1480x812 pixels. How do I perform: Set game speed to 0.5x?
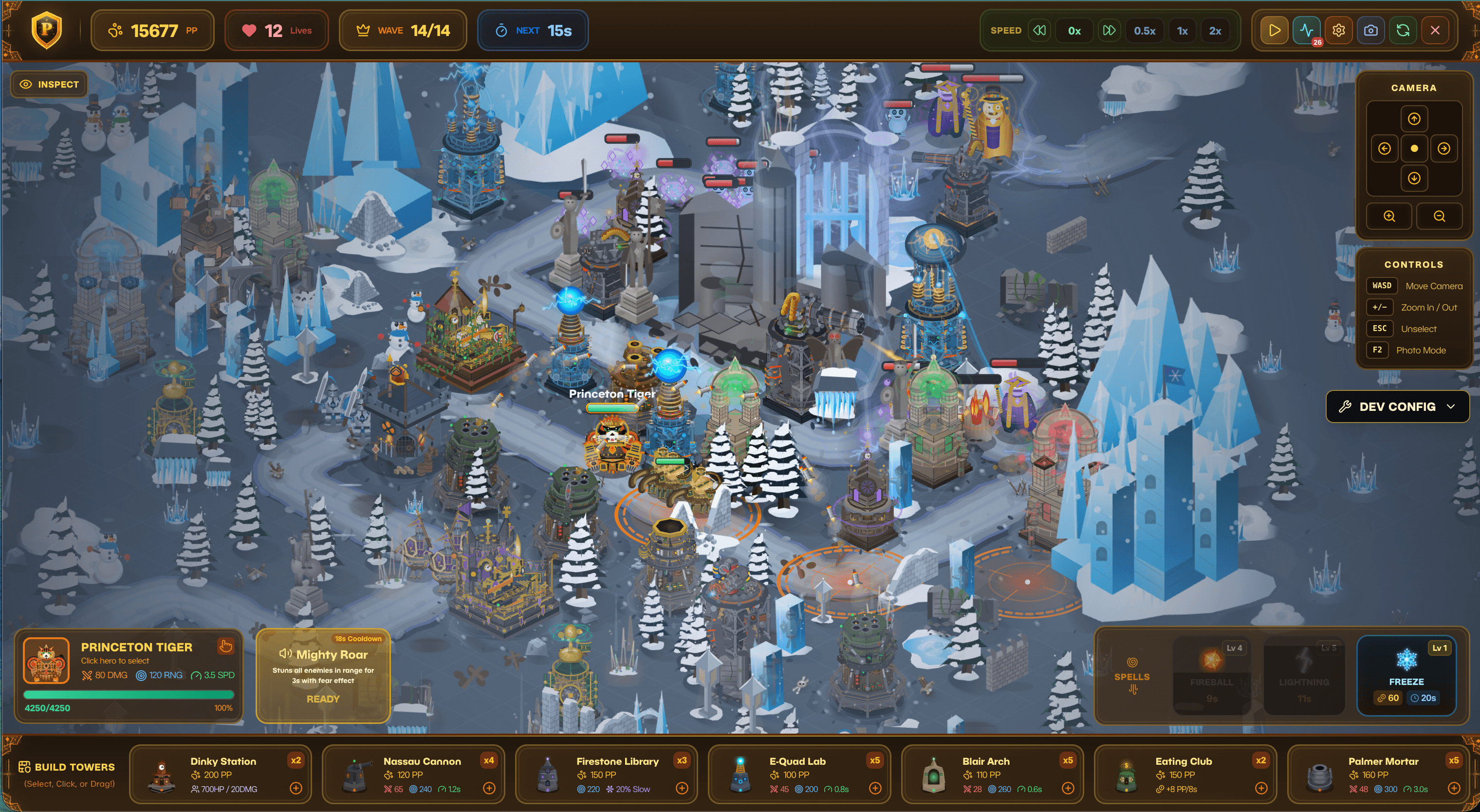[x=1144, y=31]
